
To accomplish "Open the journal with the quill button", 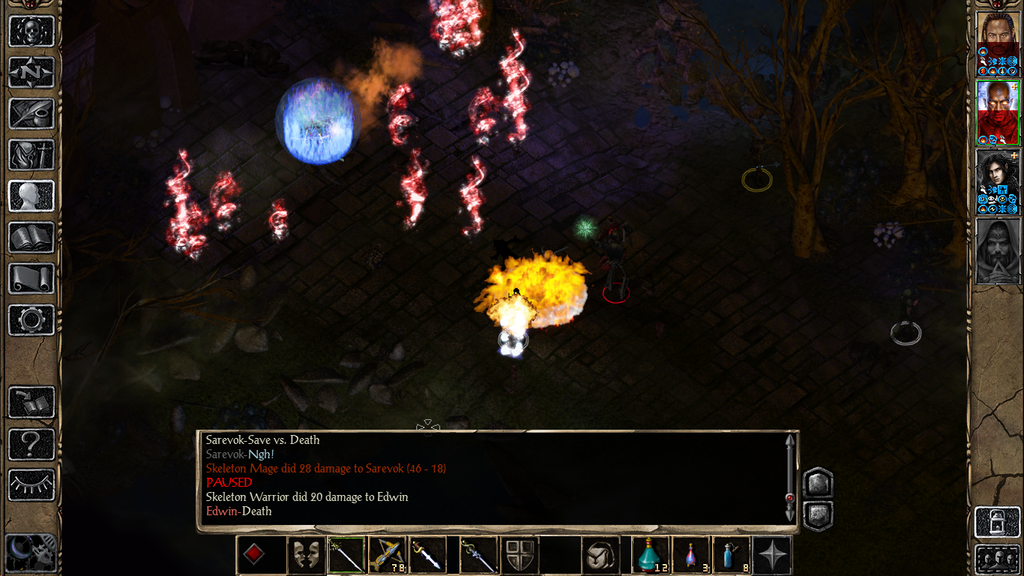I will click(31, 113).
